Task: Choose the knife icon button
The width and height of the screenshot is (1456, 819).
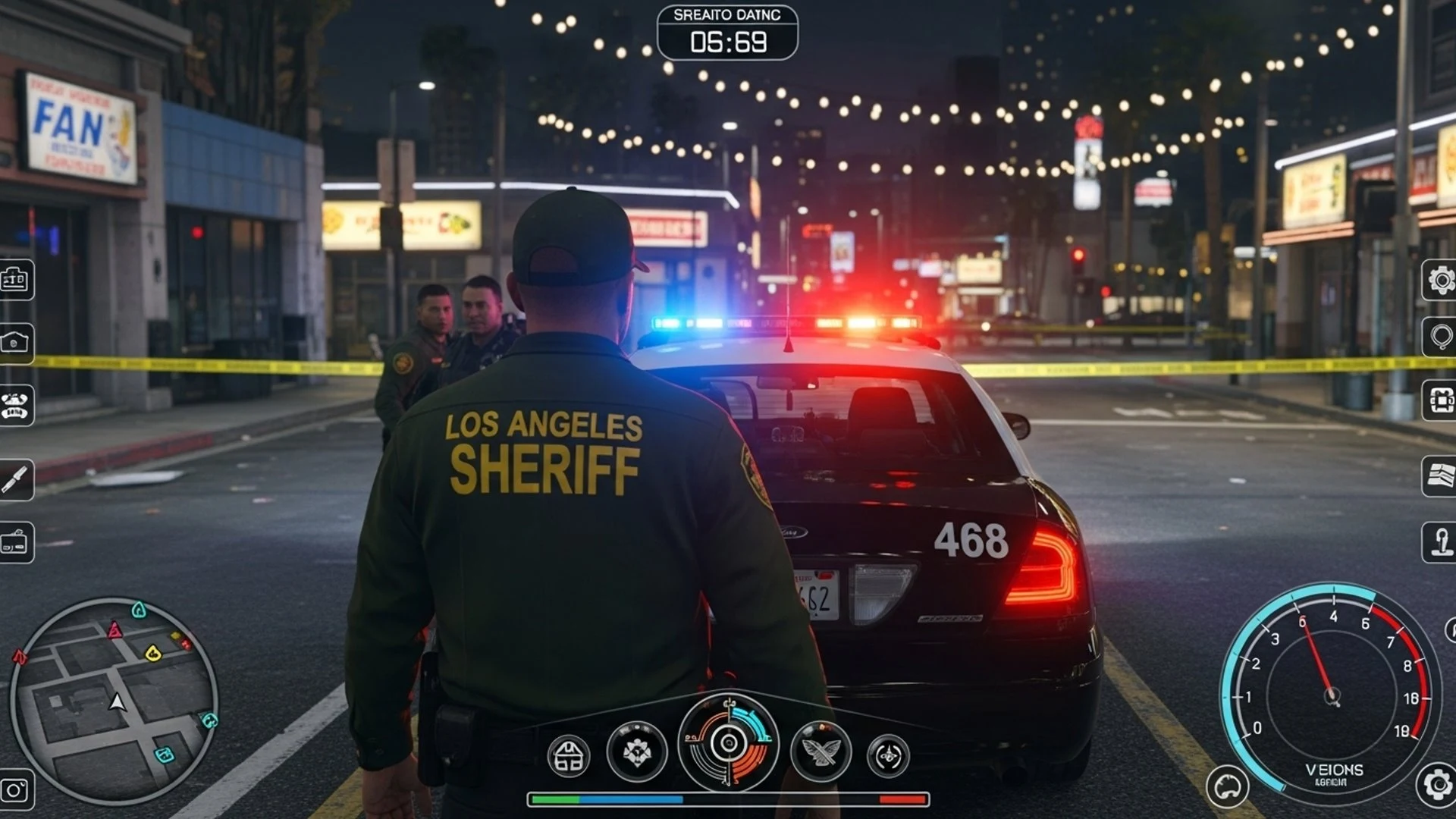Action: [x=15, y=479]
